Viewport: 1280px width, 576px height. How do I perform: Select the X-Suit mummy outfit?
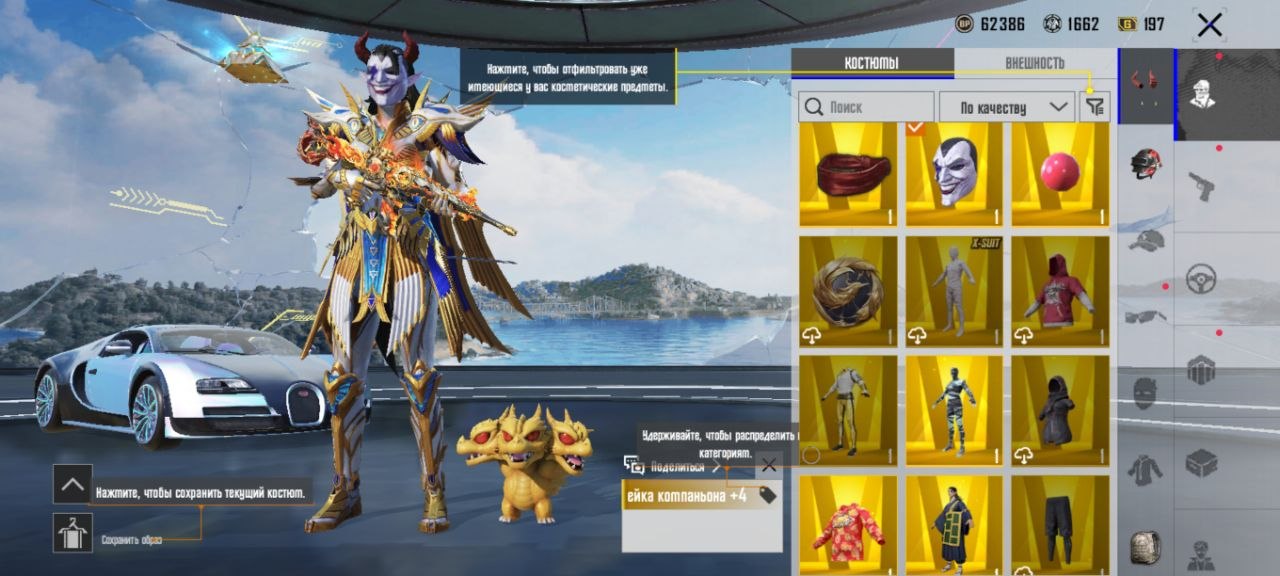(x=954, y=291)
